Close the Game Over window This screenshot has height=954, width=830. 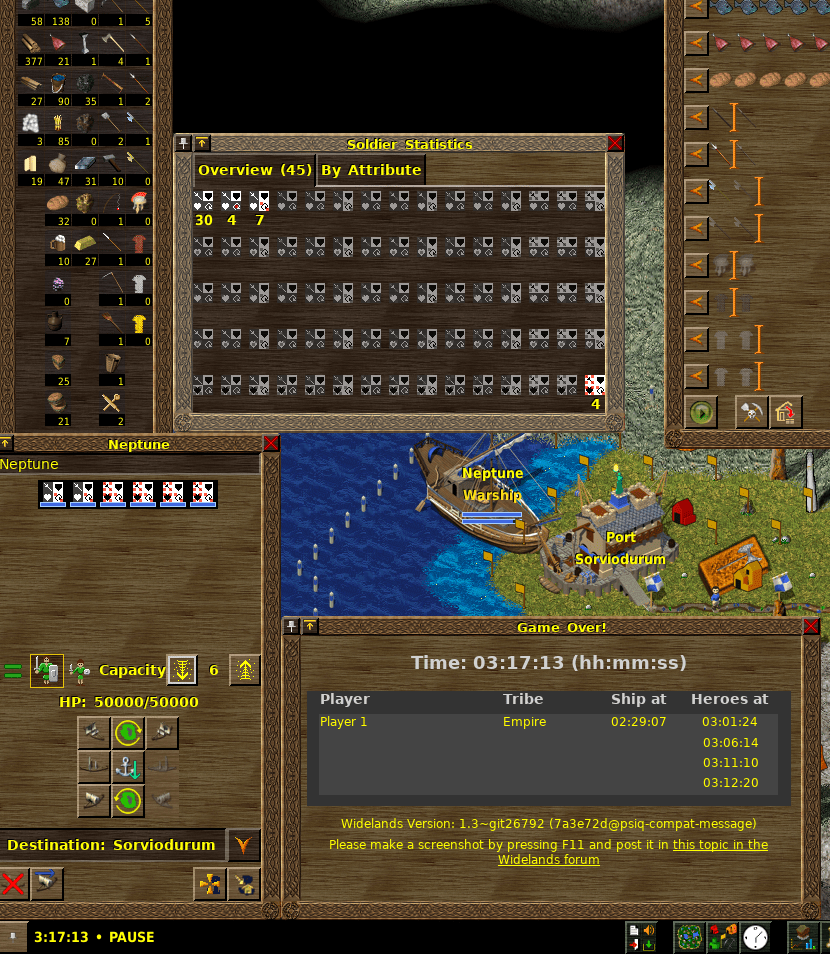(x=811, y=627)
